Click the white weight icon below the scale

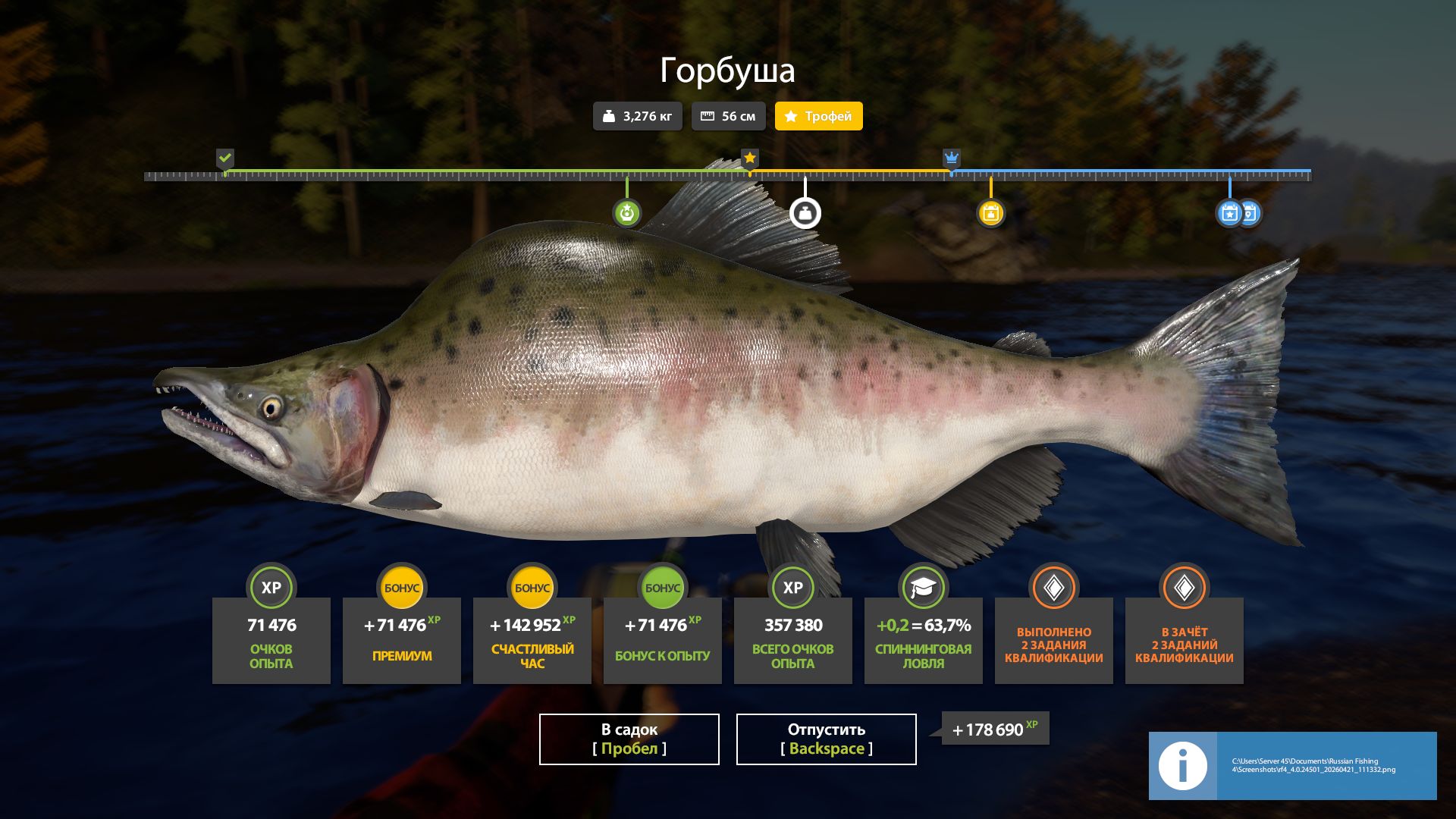[x=805, y=213]
